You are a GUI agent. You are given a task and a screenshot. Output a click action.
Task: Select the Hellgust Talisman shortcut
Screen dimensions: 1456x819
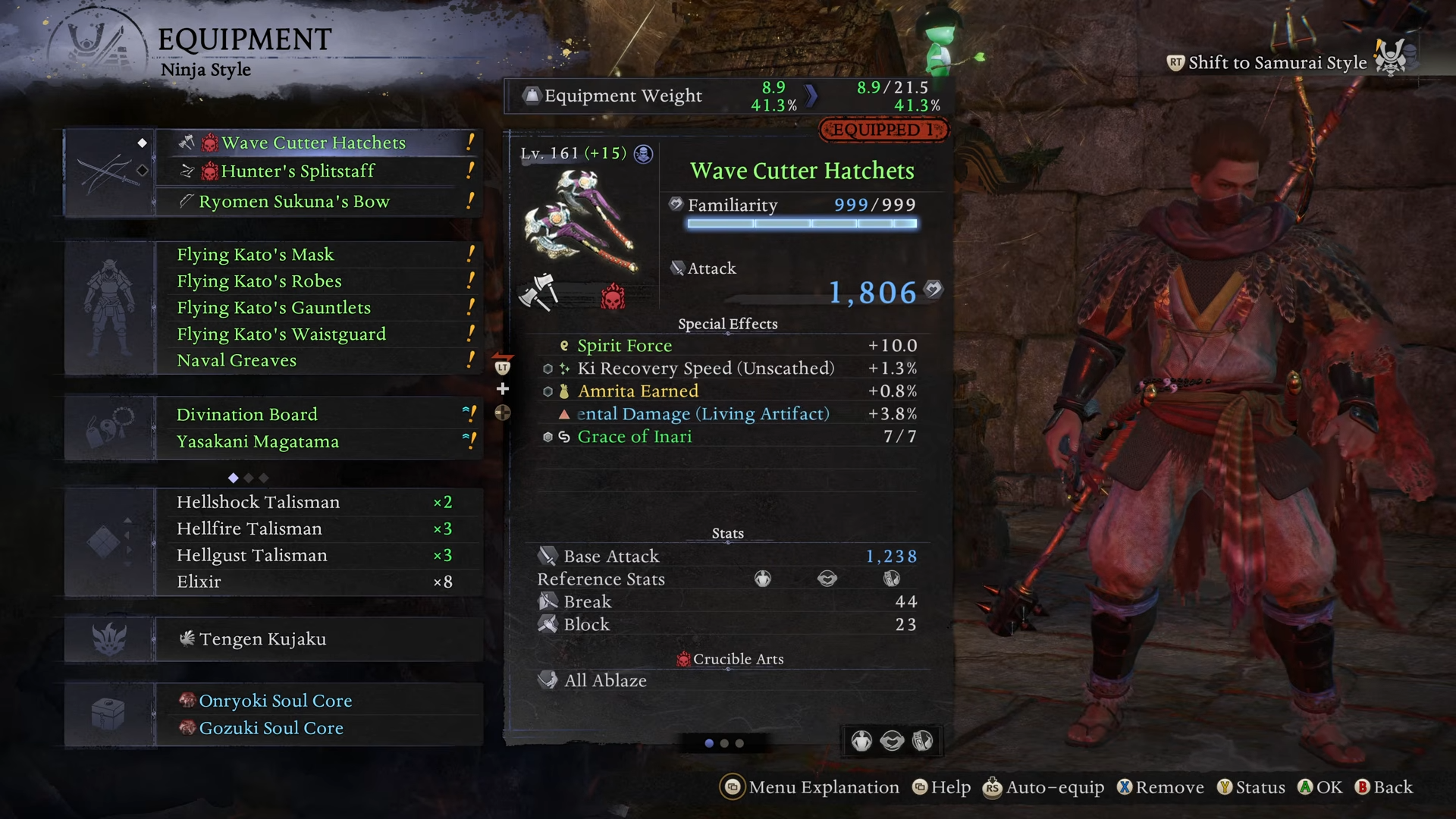coord(253,555)
